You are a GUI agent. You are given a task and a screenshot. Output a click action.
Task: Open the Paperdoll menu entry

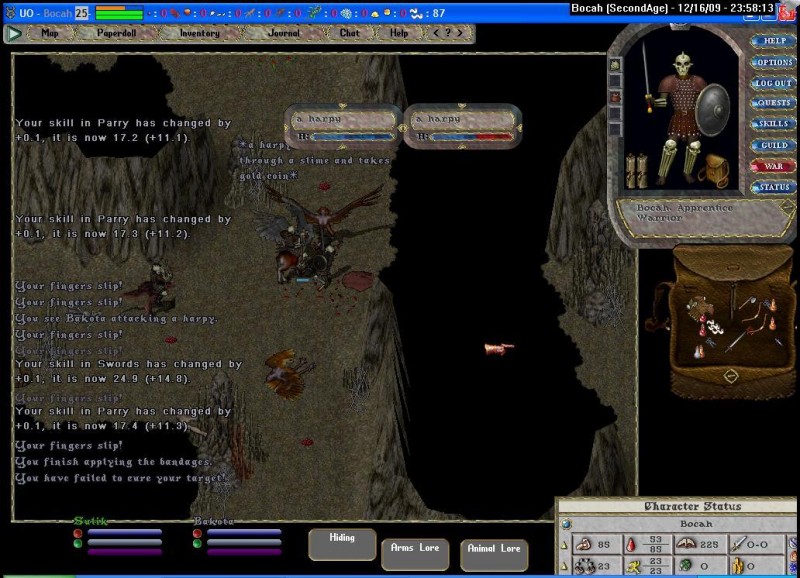(x=118, y=33)
